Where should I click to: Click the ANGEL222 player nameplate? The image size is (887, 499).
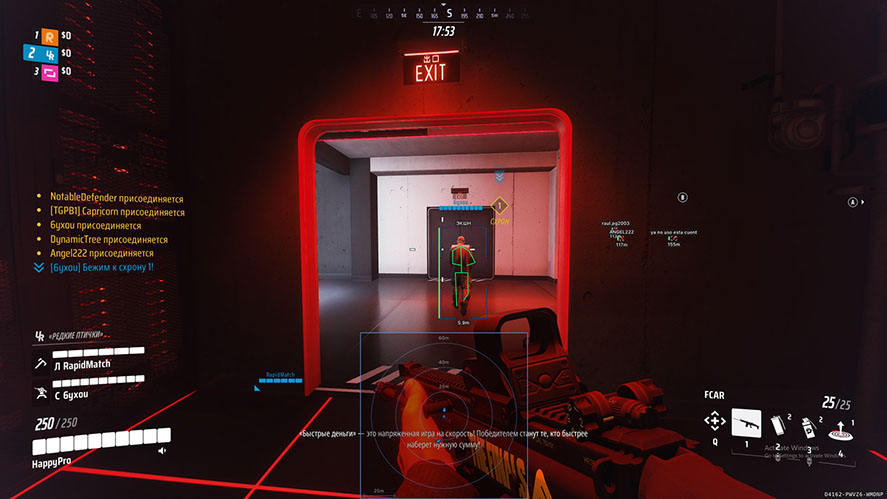(x=620, y=231)
